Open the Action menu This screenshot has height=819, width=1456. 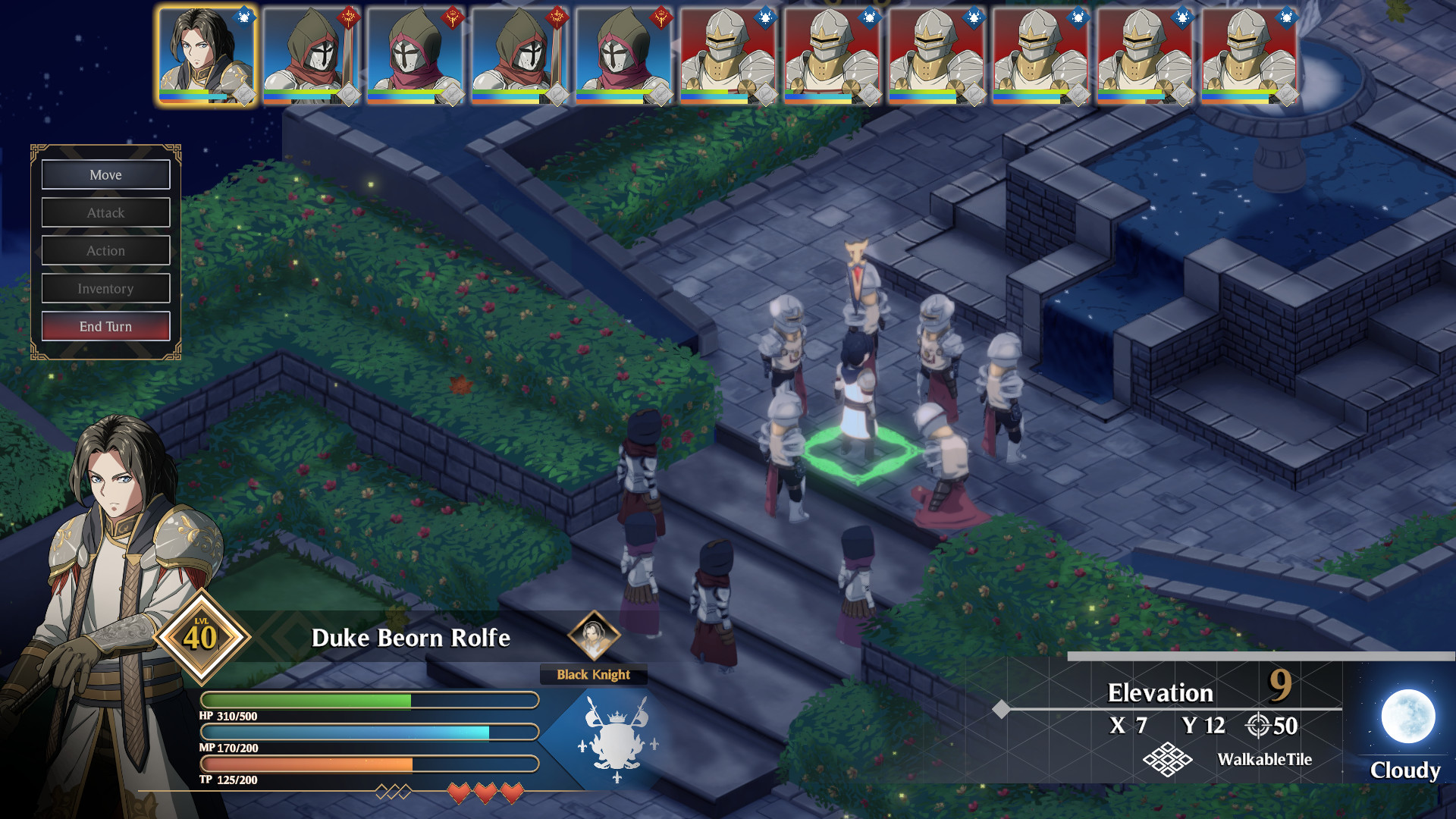click(105, 250)
